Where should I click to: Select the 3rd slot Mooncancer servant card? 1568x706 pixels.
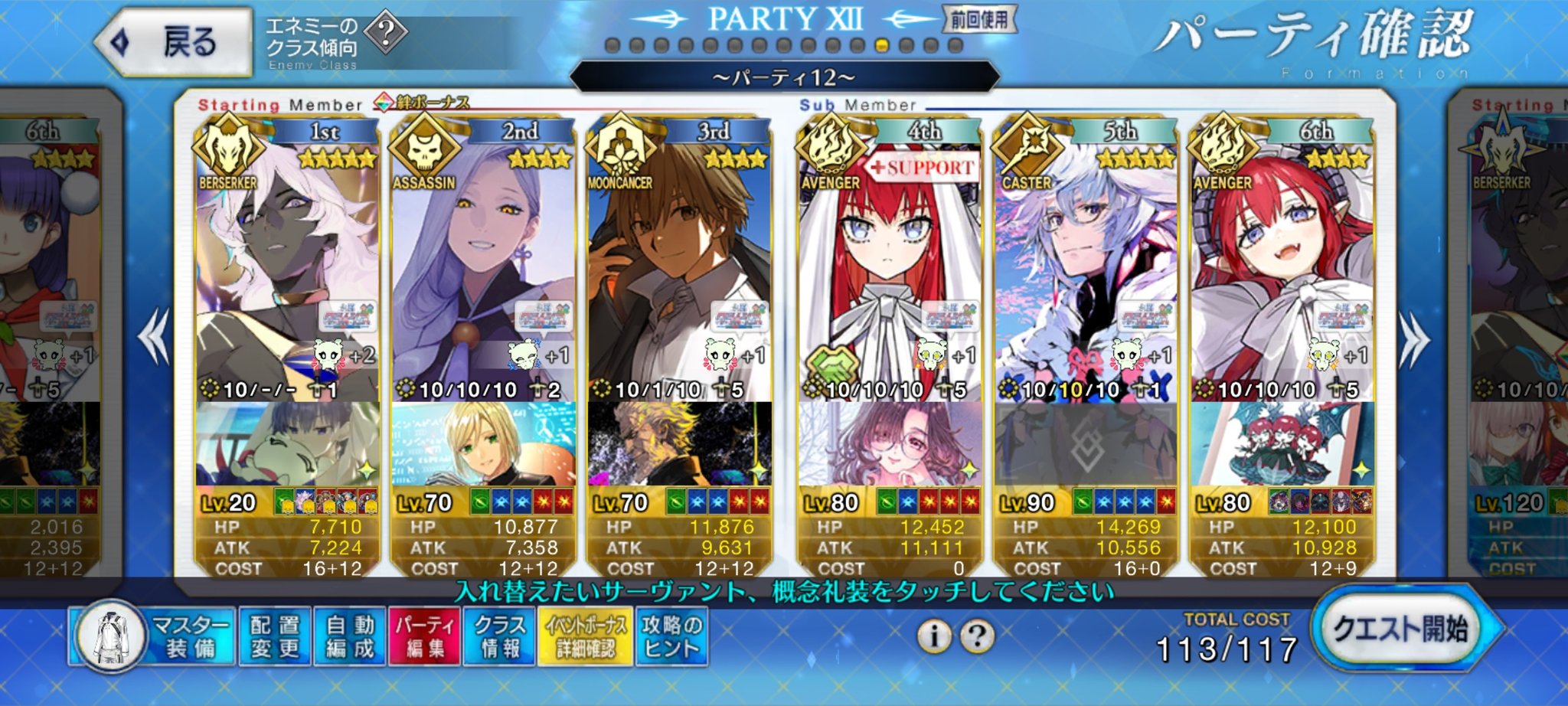[x=679, y=268]
